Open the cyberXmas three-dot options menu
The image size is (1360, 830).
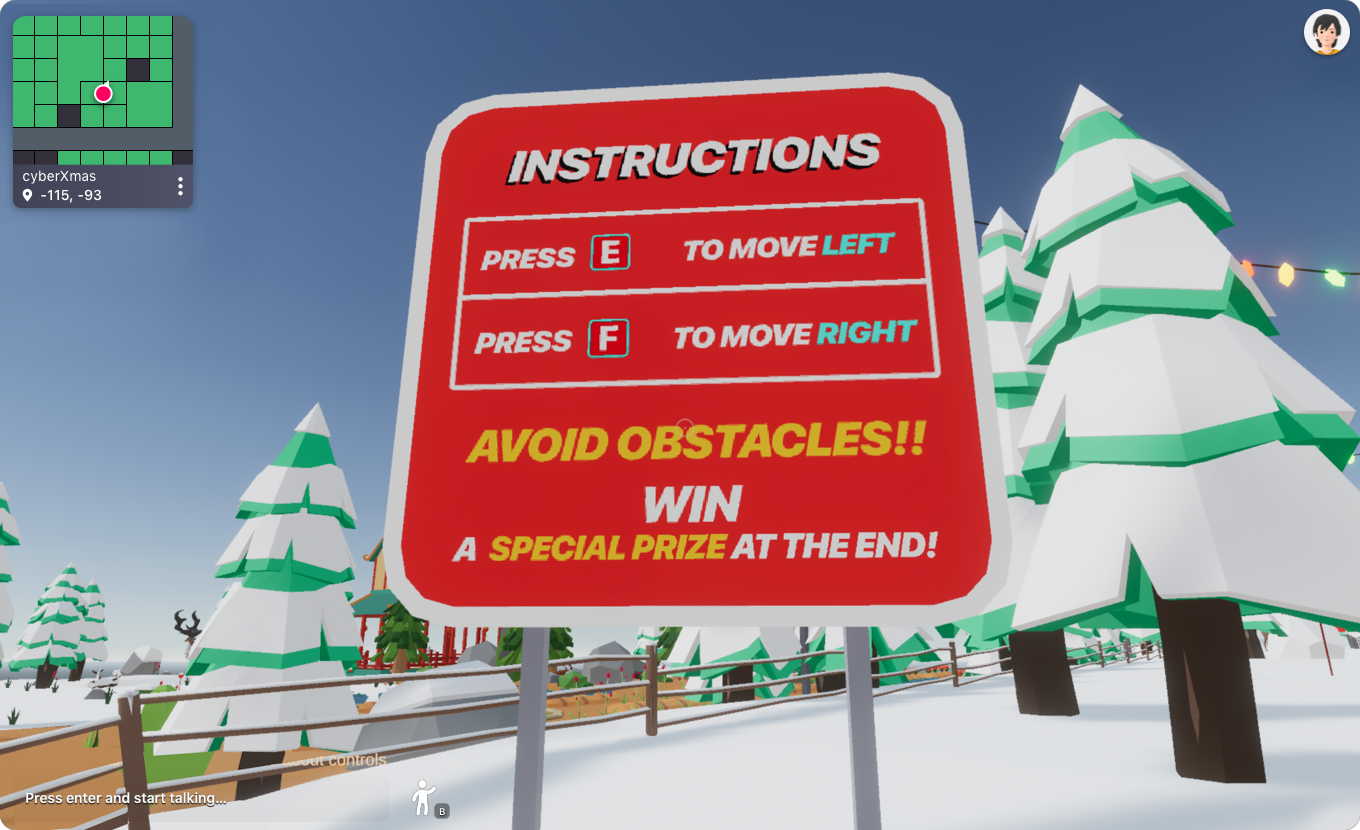click(180, 186)
